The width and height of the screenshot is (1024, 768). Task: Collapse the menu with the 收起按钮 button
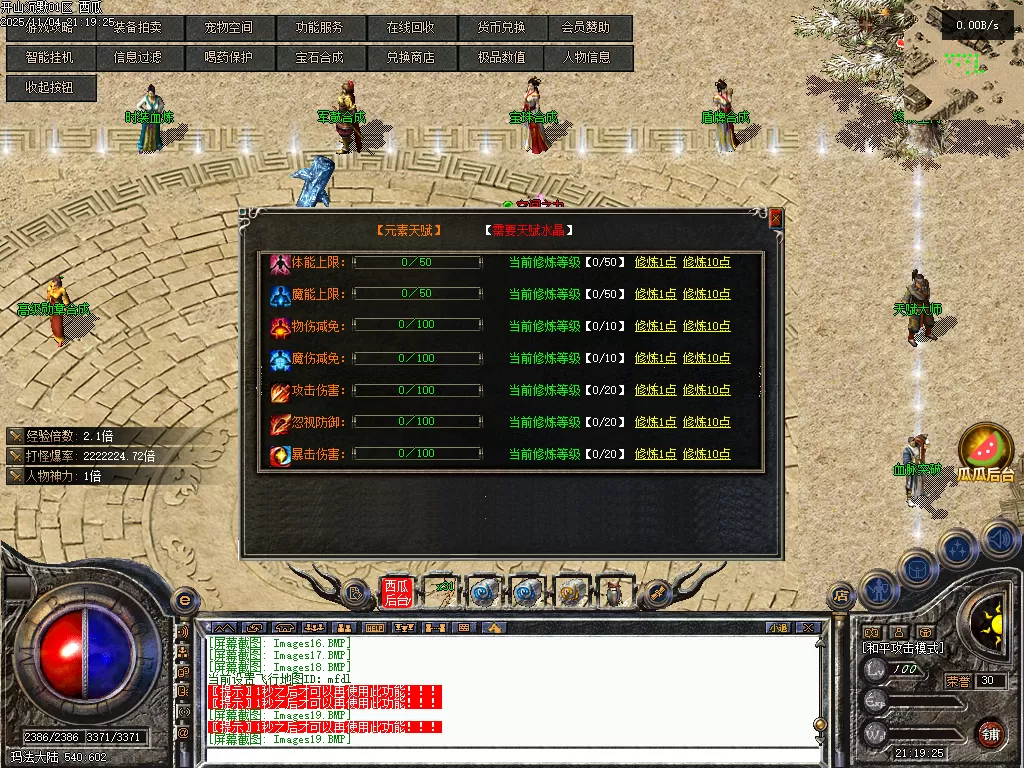tap(50, 88)
